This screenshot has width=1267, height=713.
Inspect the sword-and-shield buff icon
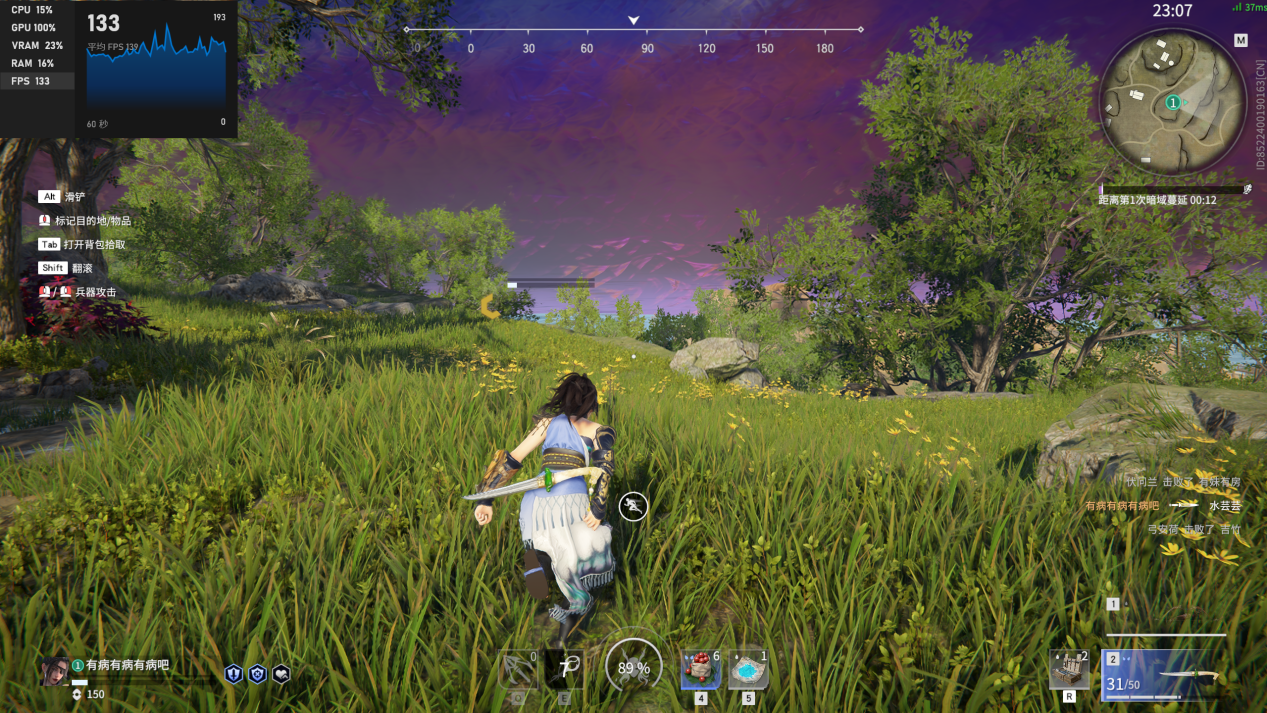pyautogui.click(x=233, y=674)
